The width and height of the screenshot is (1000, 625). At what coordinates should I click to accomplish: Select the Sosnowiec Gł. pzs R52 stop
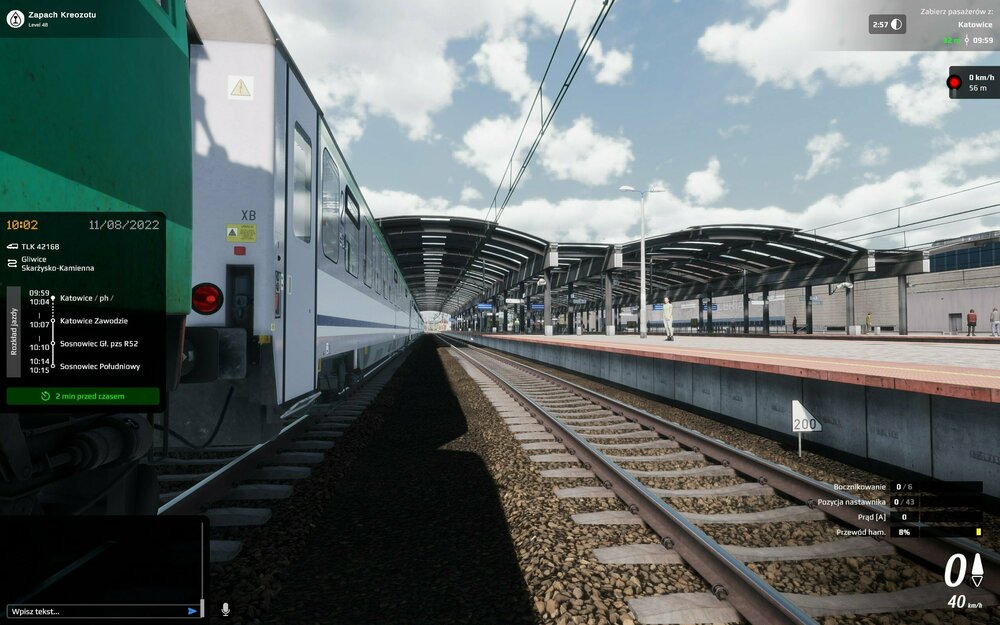99,343
